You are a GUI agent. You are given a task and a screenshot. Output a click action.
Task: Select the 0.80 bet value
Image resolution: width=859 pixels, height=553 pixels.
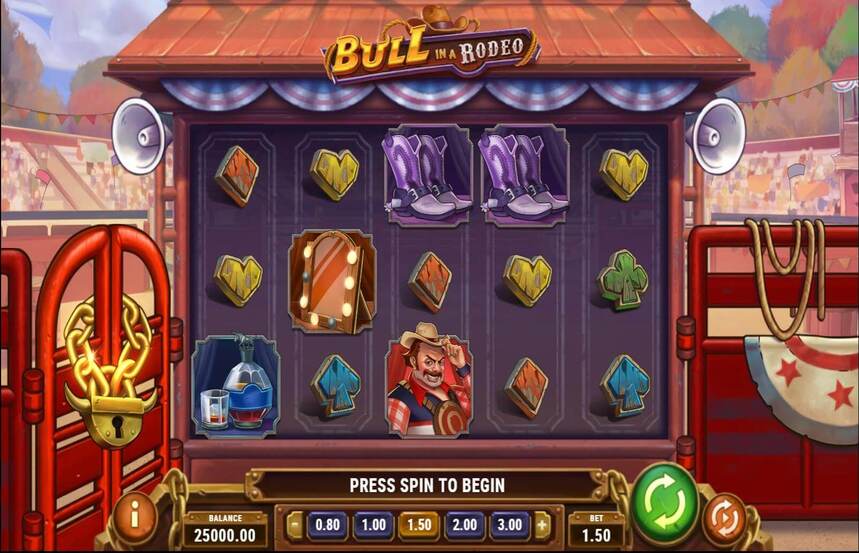(x=326, y=524)
